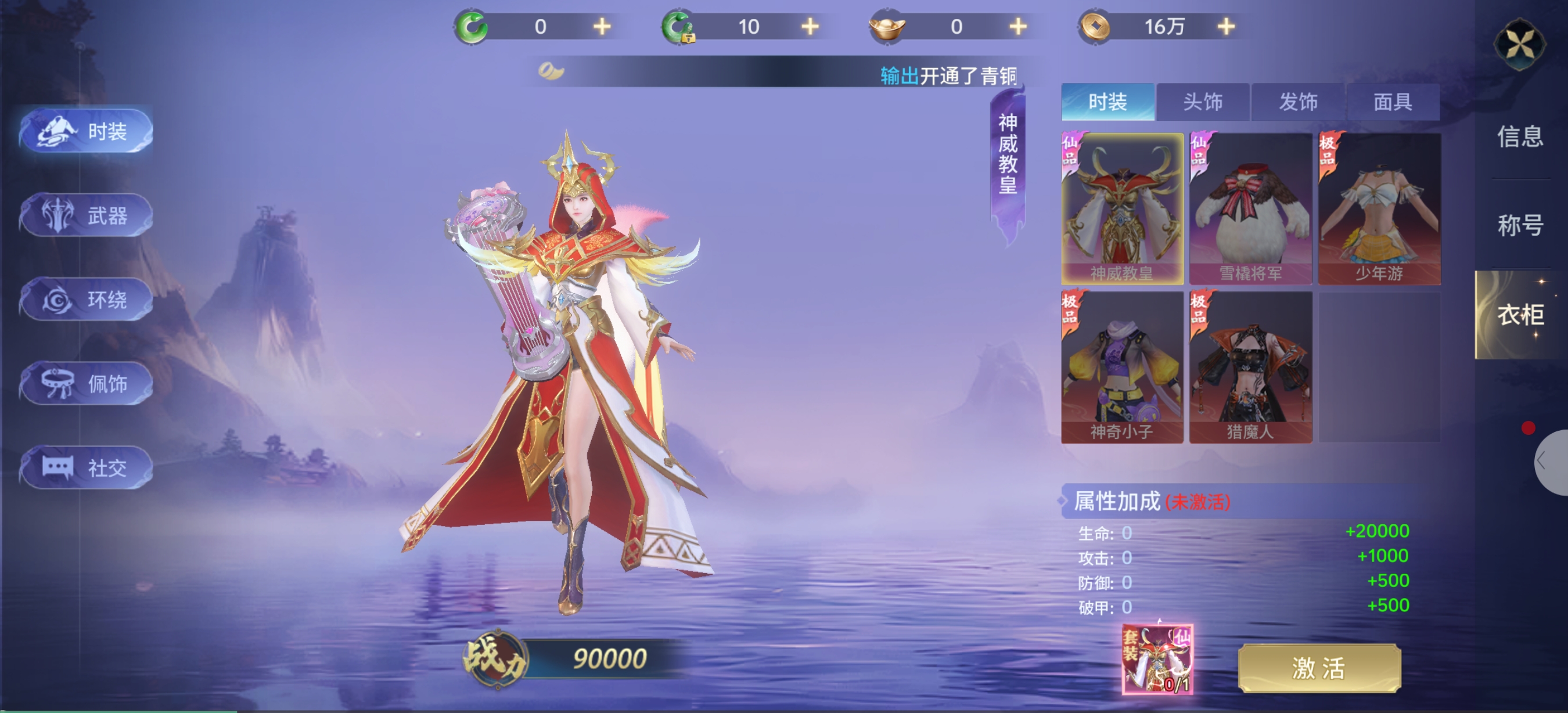
Task: Open the 武器 weapon category
Action: pos(87,215)
